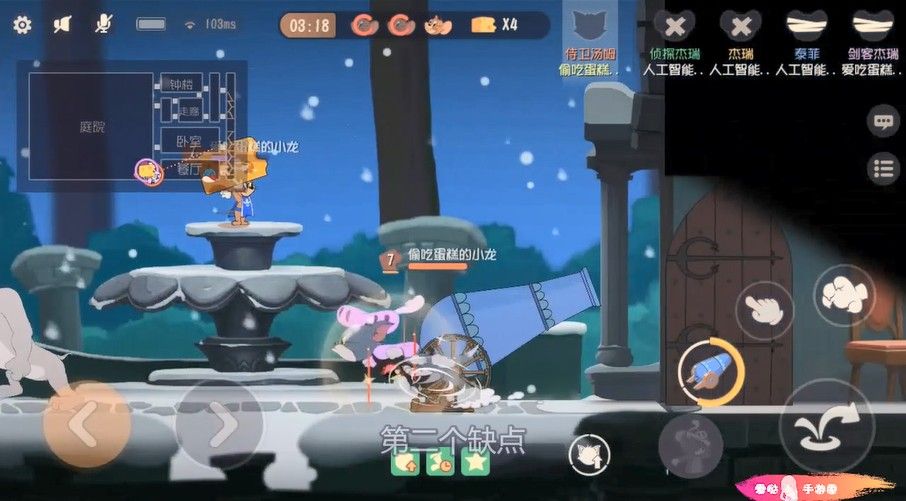
Task: Tap the cat head upgrade button
Action: click(x=589, y=455)
